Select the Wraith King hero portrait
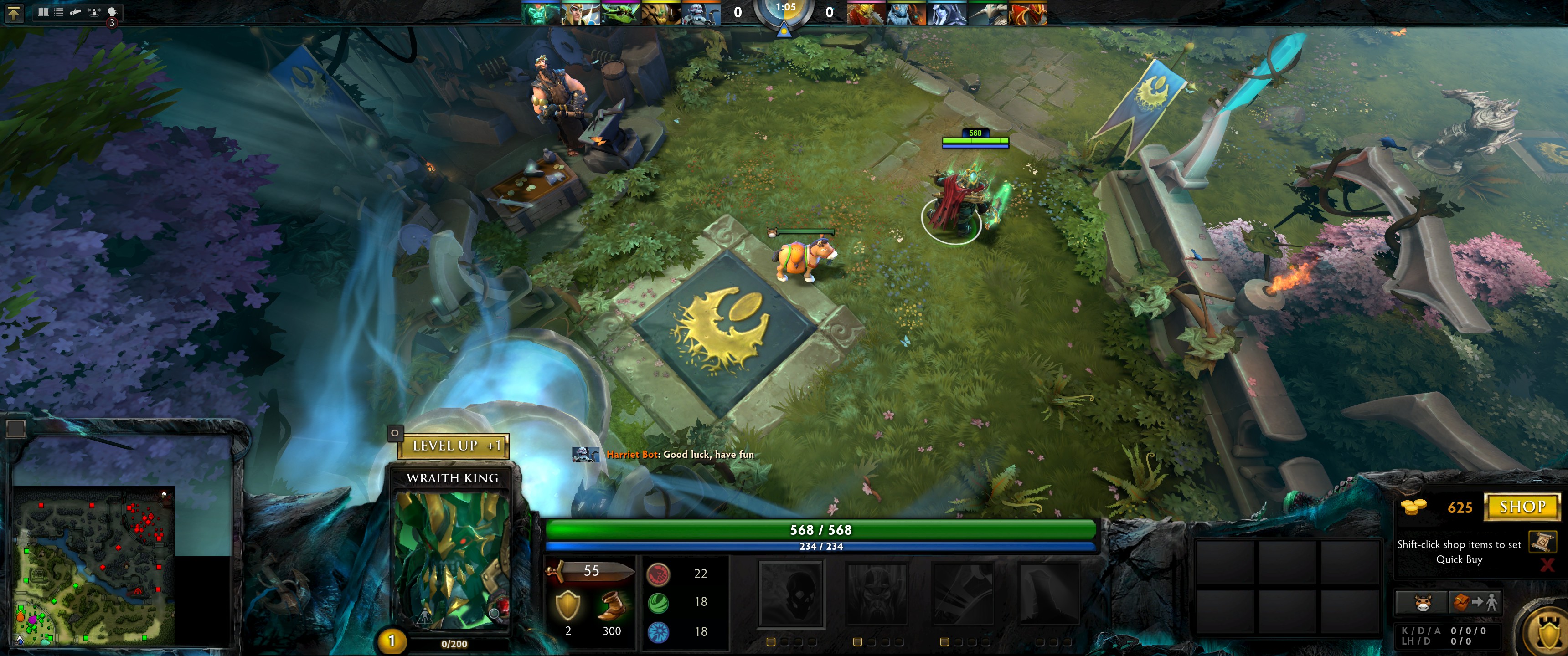 click(x=452, y=560)
